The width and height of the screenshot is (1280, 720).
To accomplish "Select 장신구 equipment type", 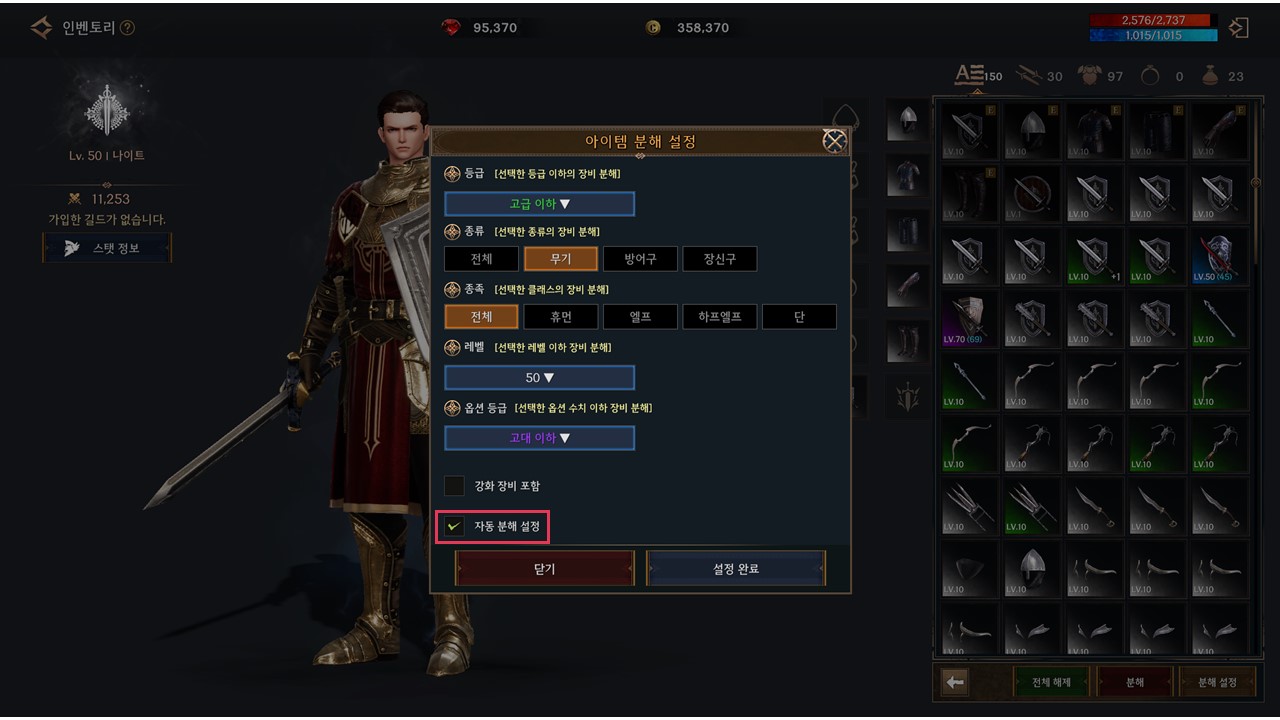I will click(719, 259).
